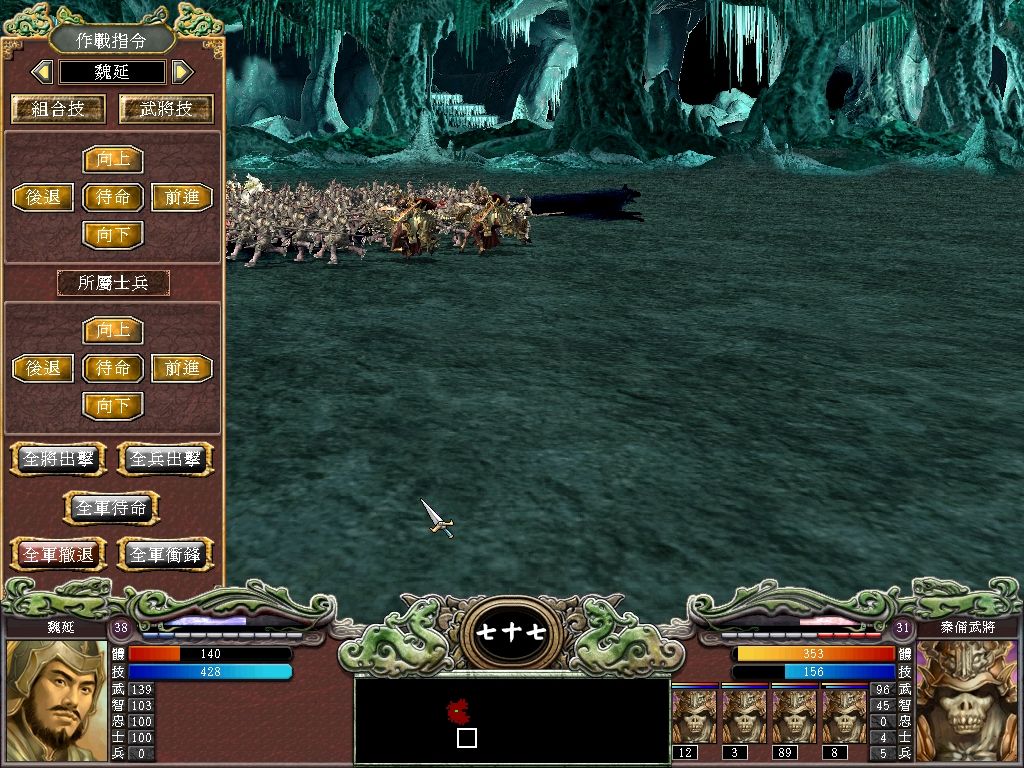Switch to the next general with the right arrow
1024x768 pixels.
[181, 72]
